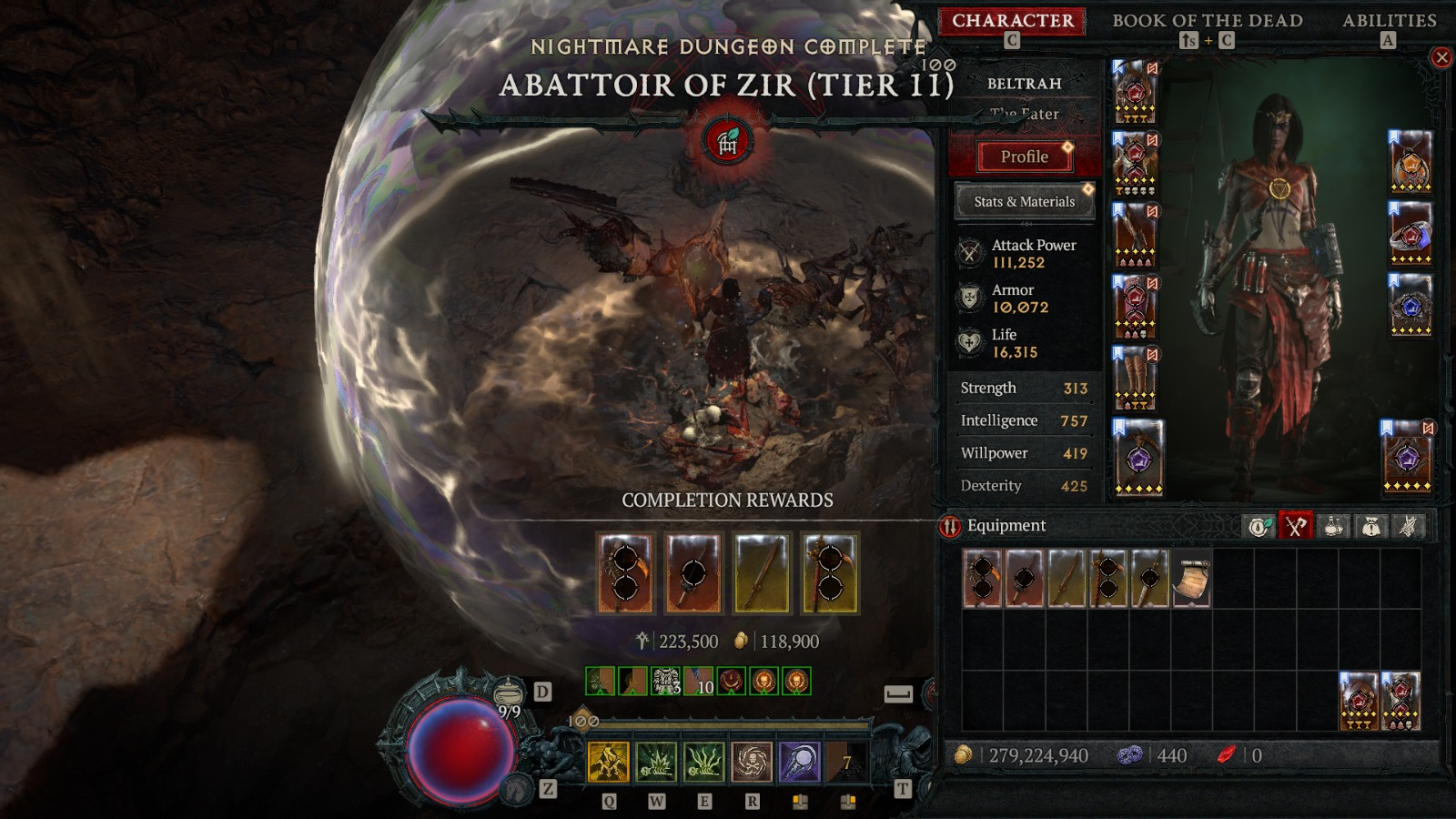The width and height of the screenshot is (1456, 819).
Task: Switch to the Book of the Dead tab
Action: (x=1207, y=21)
